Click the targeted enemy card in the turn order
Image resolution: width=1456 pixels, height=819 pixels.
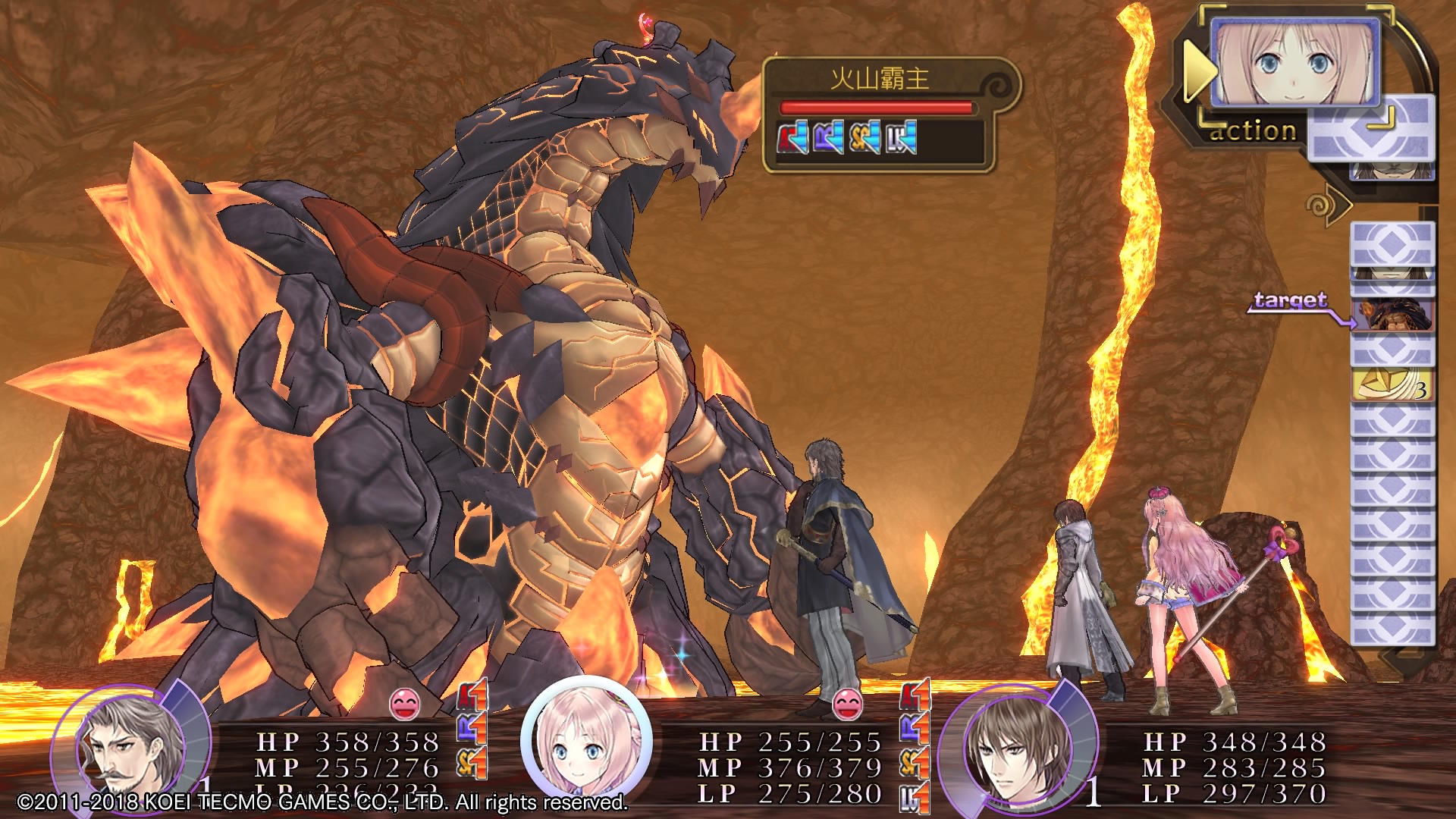click(1392, 315)
